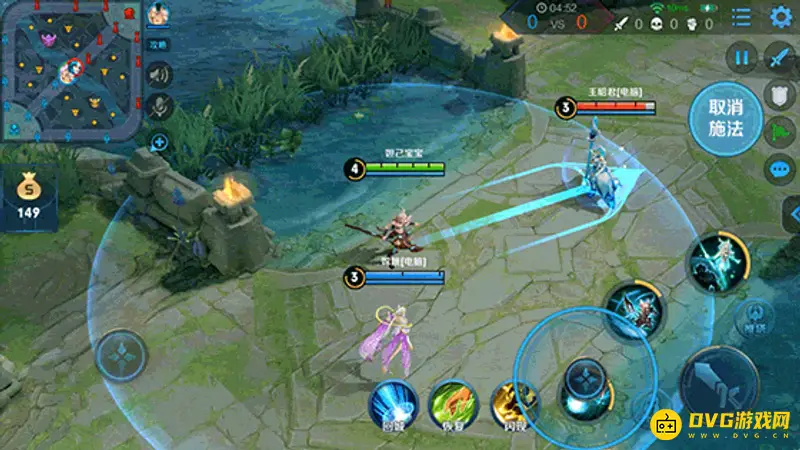Use the 回城 recall spell
Image resolution: width=800 pixels, height=450 pixels.
[x=393, y=404]
